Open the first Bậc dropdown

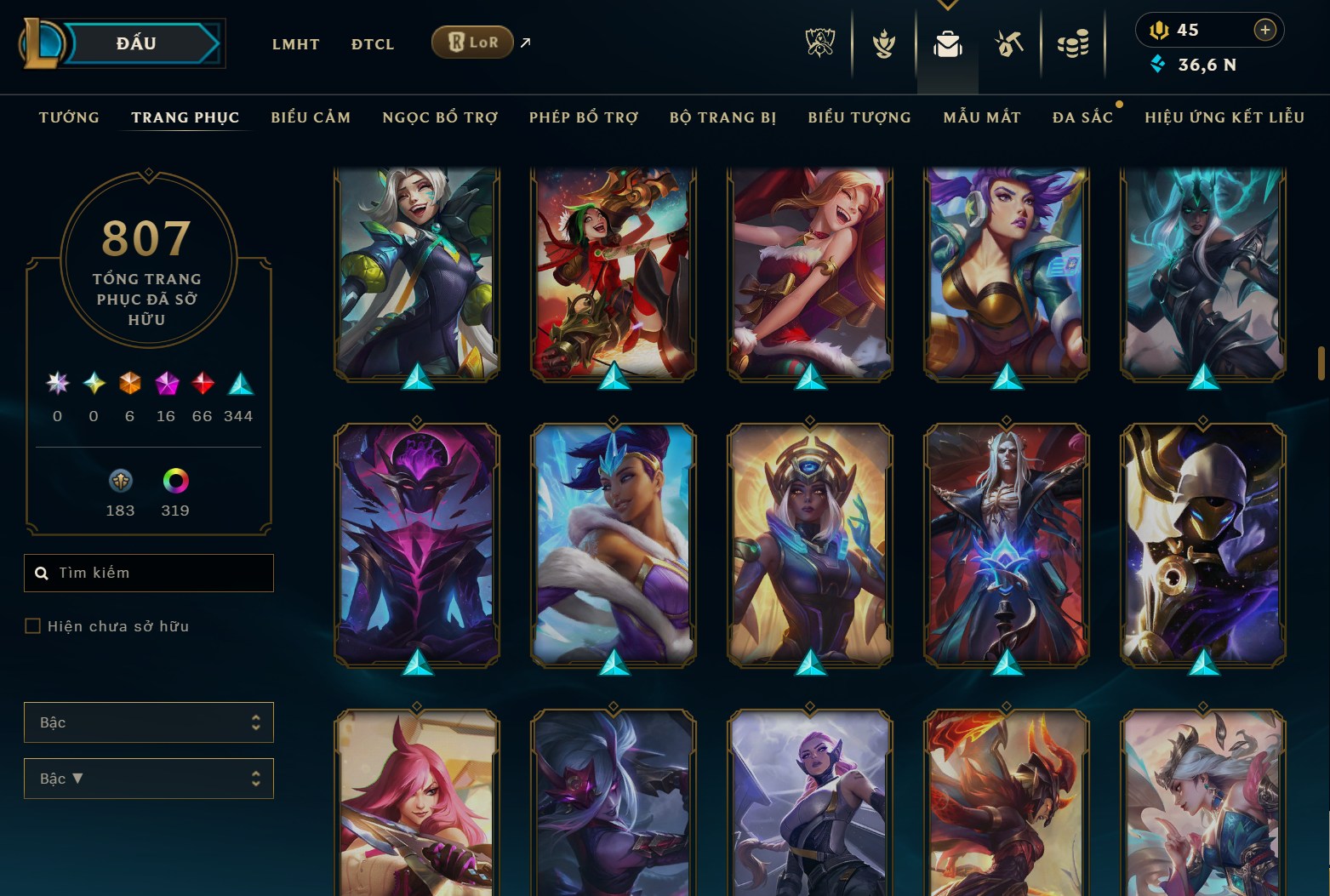[149, 722]
